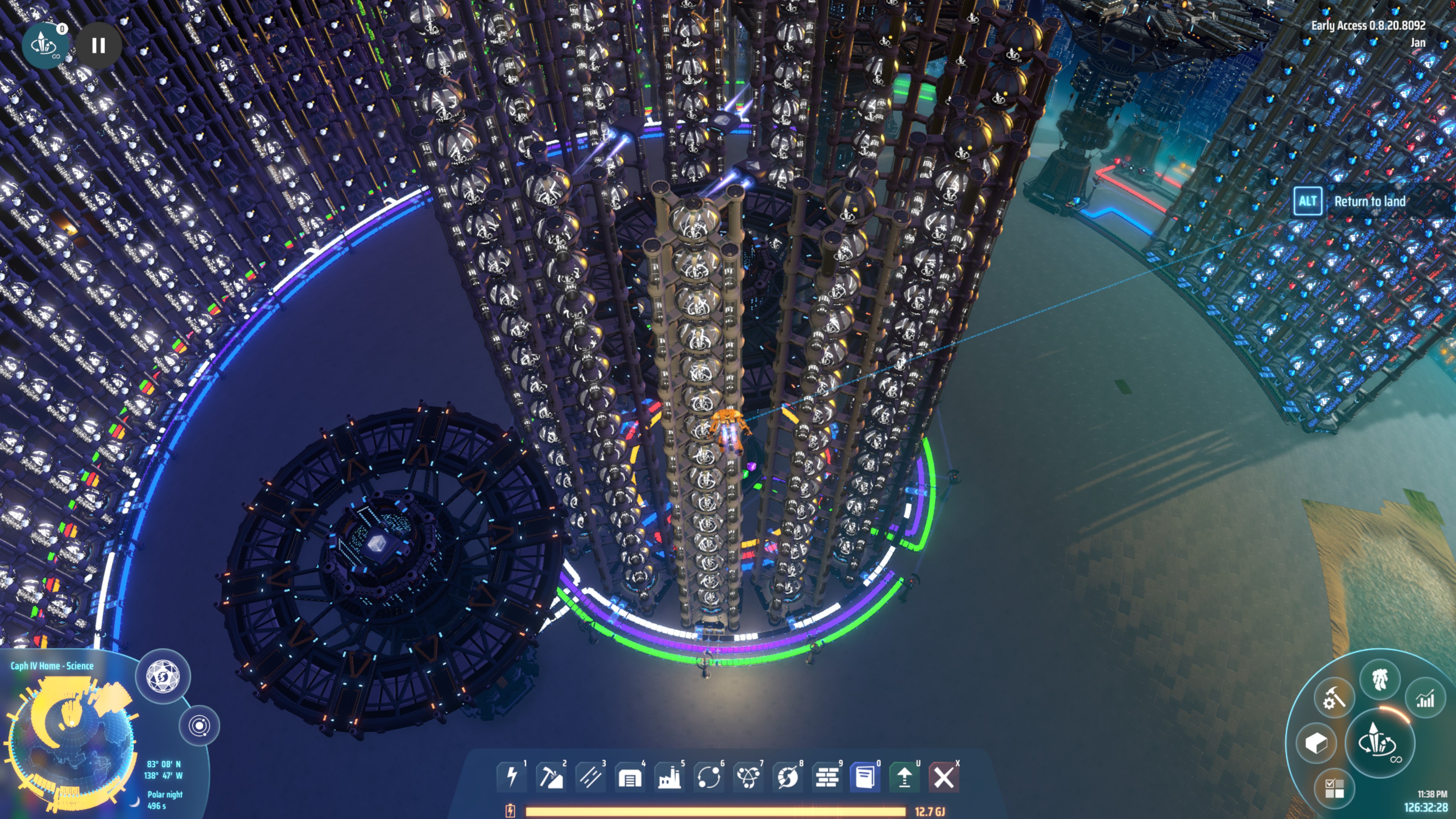Click the research crystal icon at top-left

[44, 45]
